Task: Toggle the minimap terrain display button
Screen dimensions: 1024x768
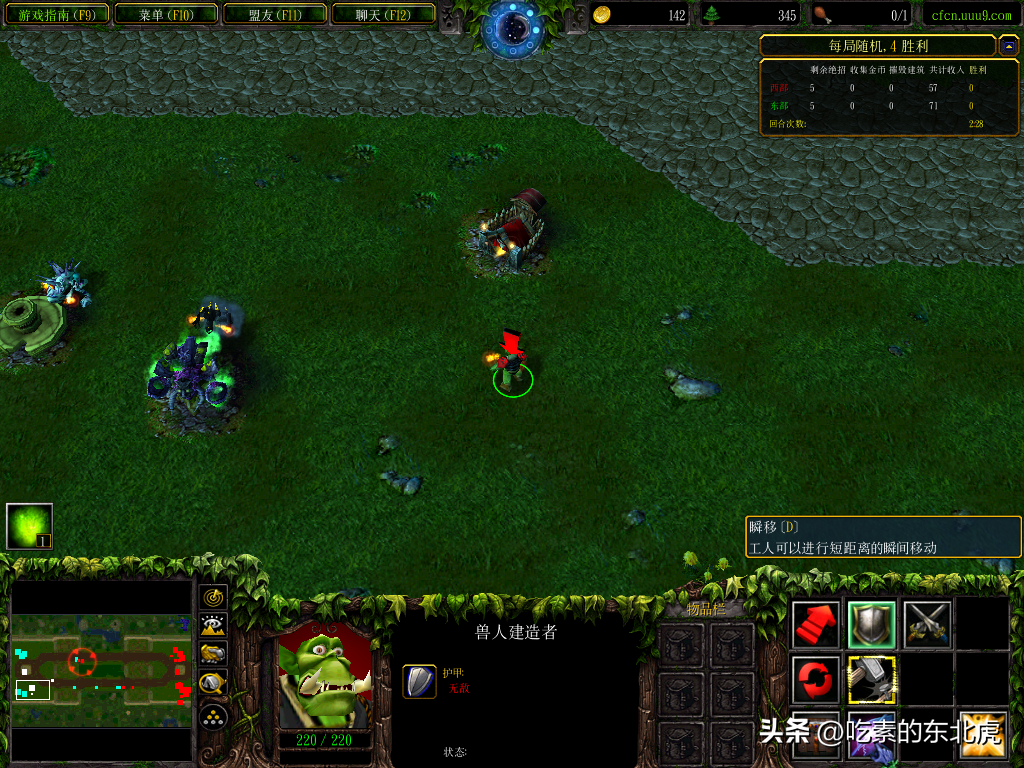Action: [213, 626]
